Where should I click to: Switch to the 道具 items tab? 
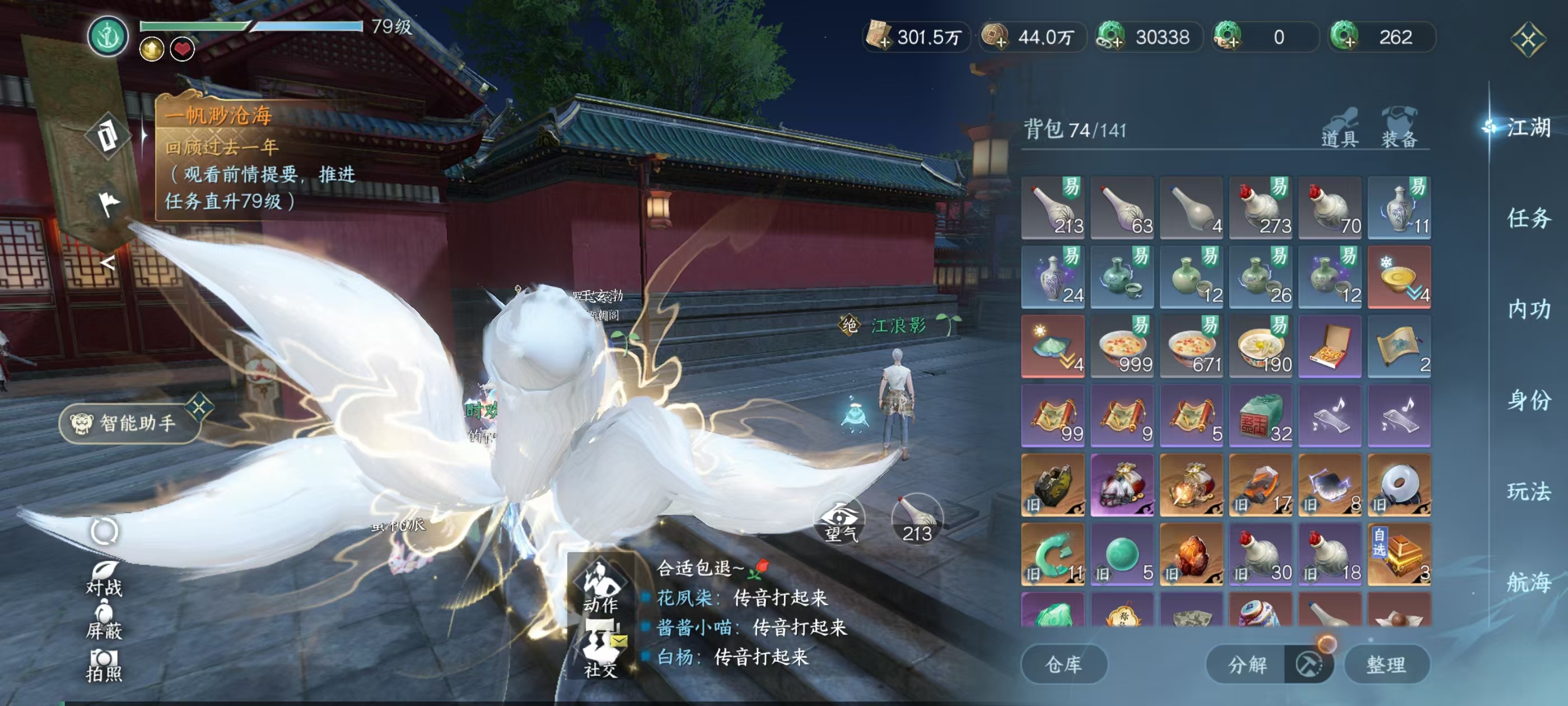pyautogui.click(x=1339, y=128)
